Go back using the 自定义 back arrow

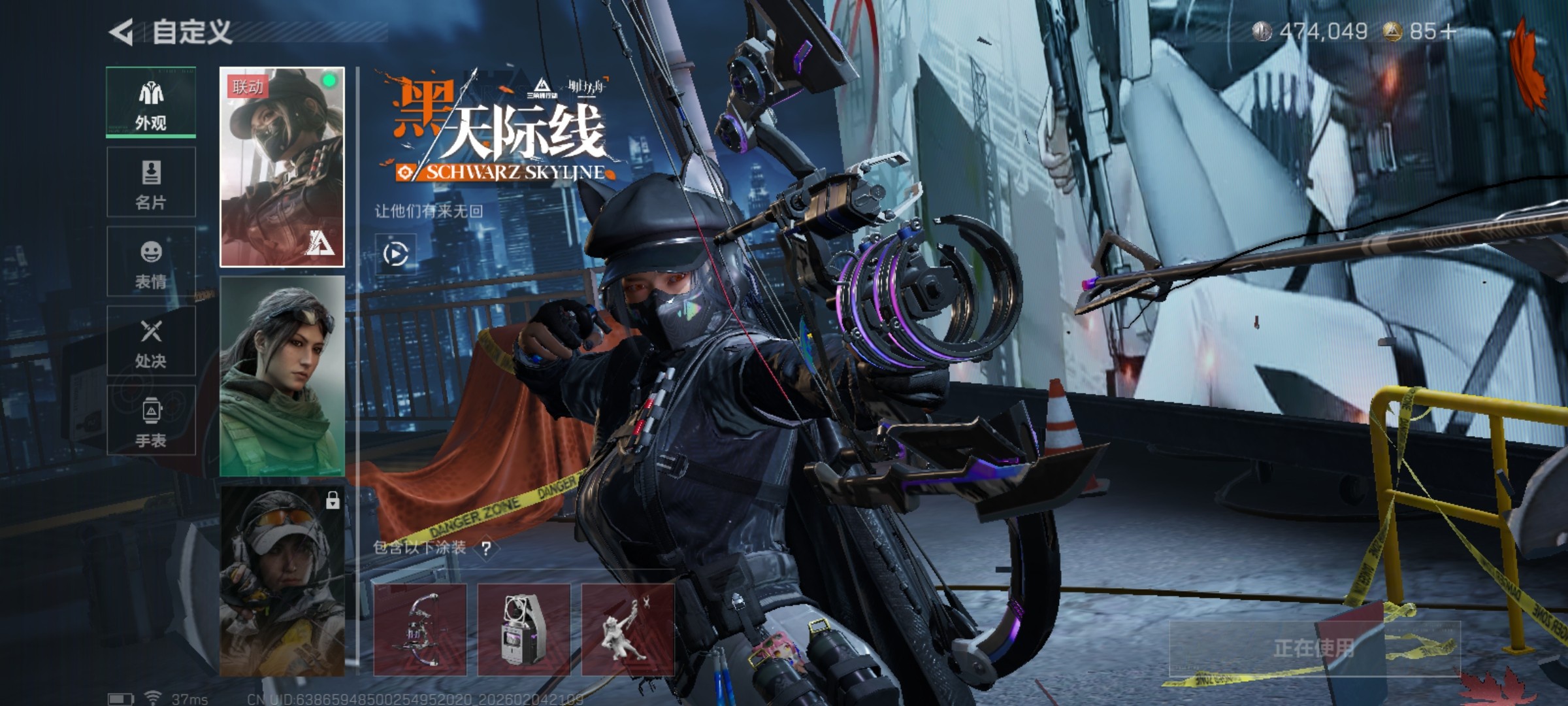[122, 32]
